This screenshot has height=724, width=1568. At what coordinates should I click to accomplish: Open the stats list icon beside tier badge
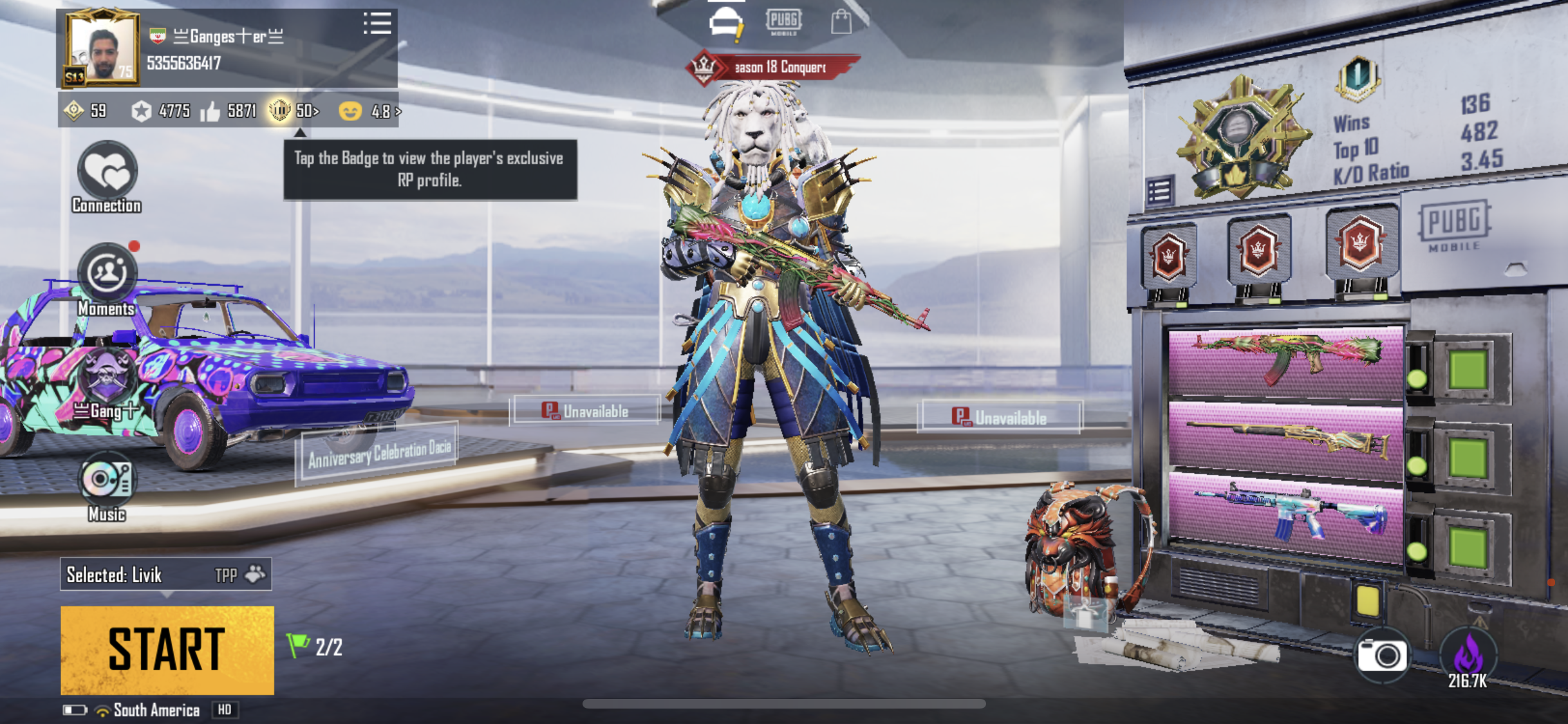coord(1160,191)
